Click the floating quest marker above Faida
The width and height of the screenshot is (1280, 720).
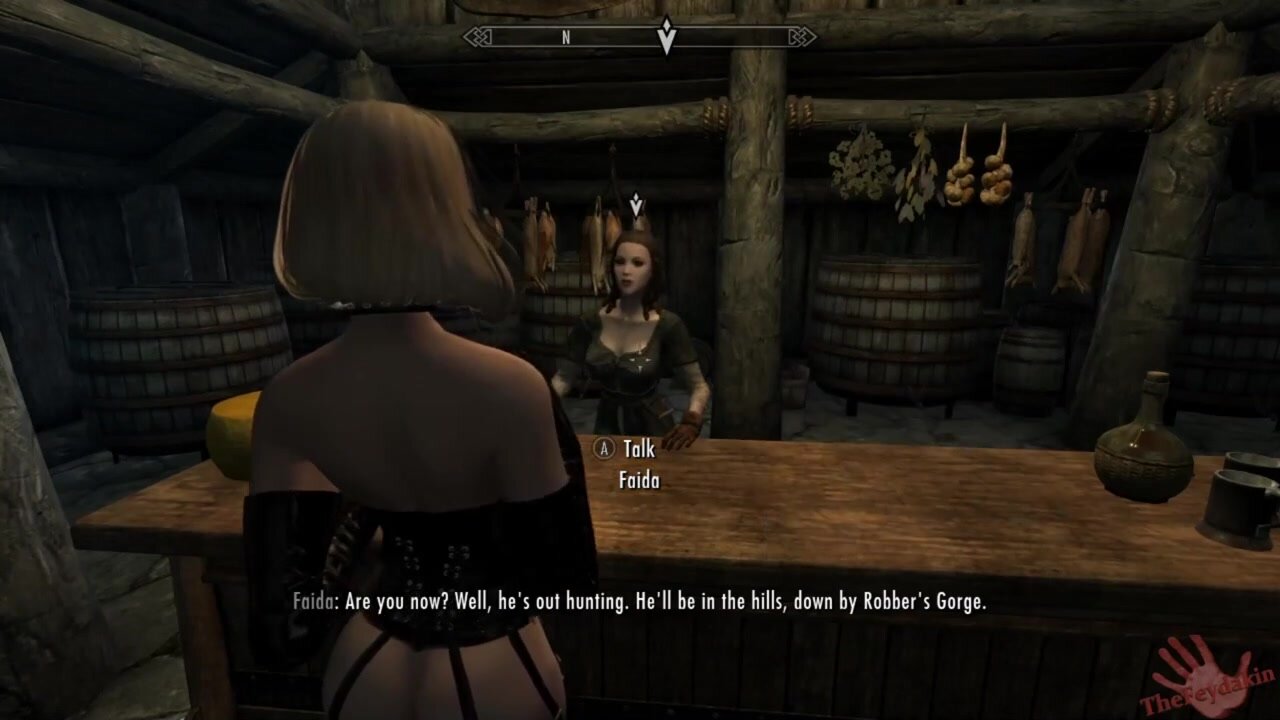[x=637, y=204]
